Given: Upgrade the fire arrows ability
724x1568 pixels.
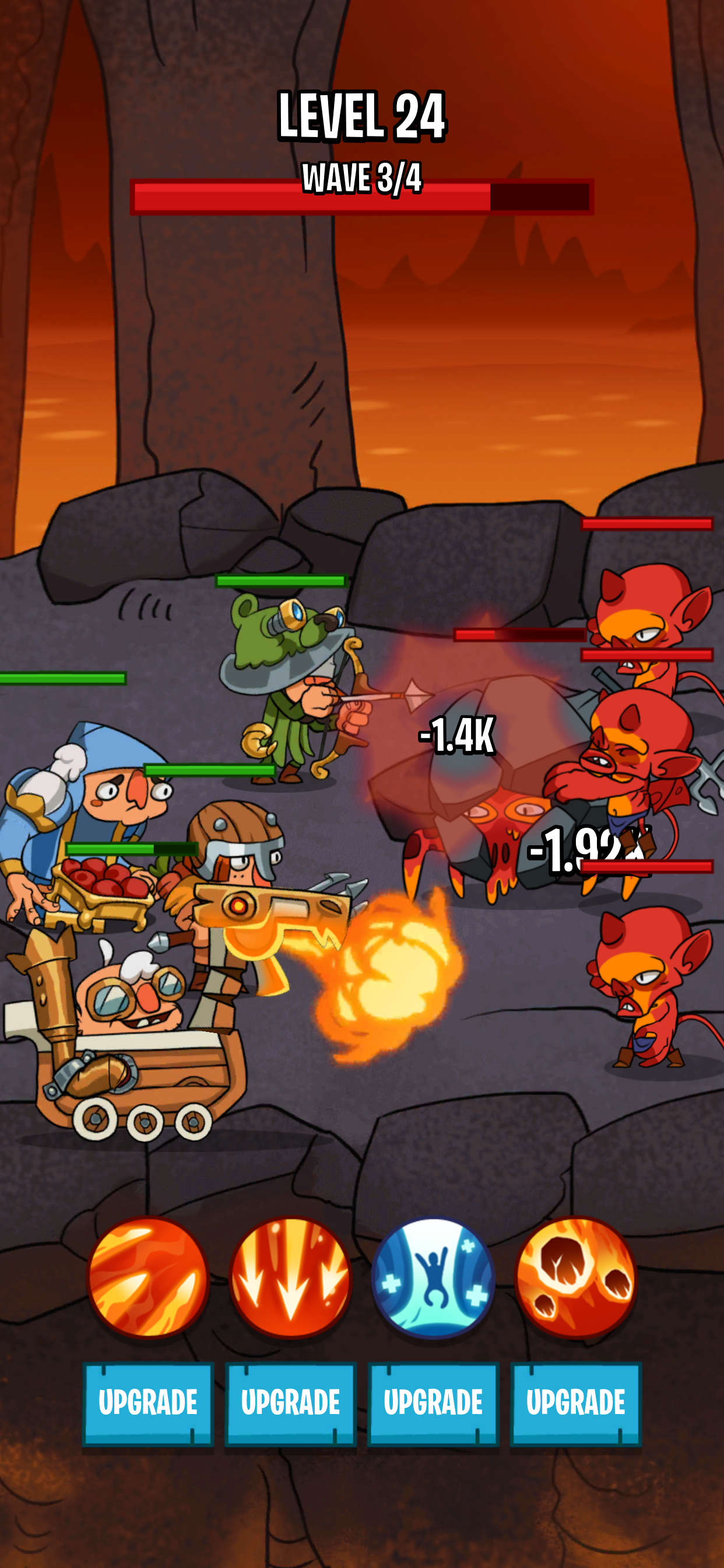Looking at the screenshot, I should tap(291, 1402).
